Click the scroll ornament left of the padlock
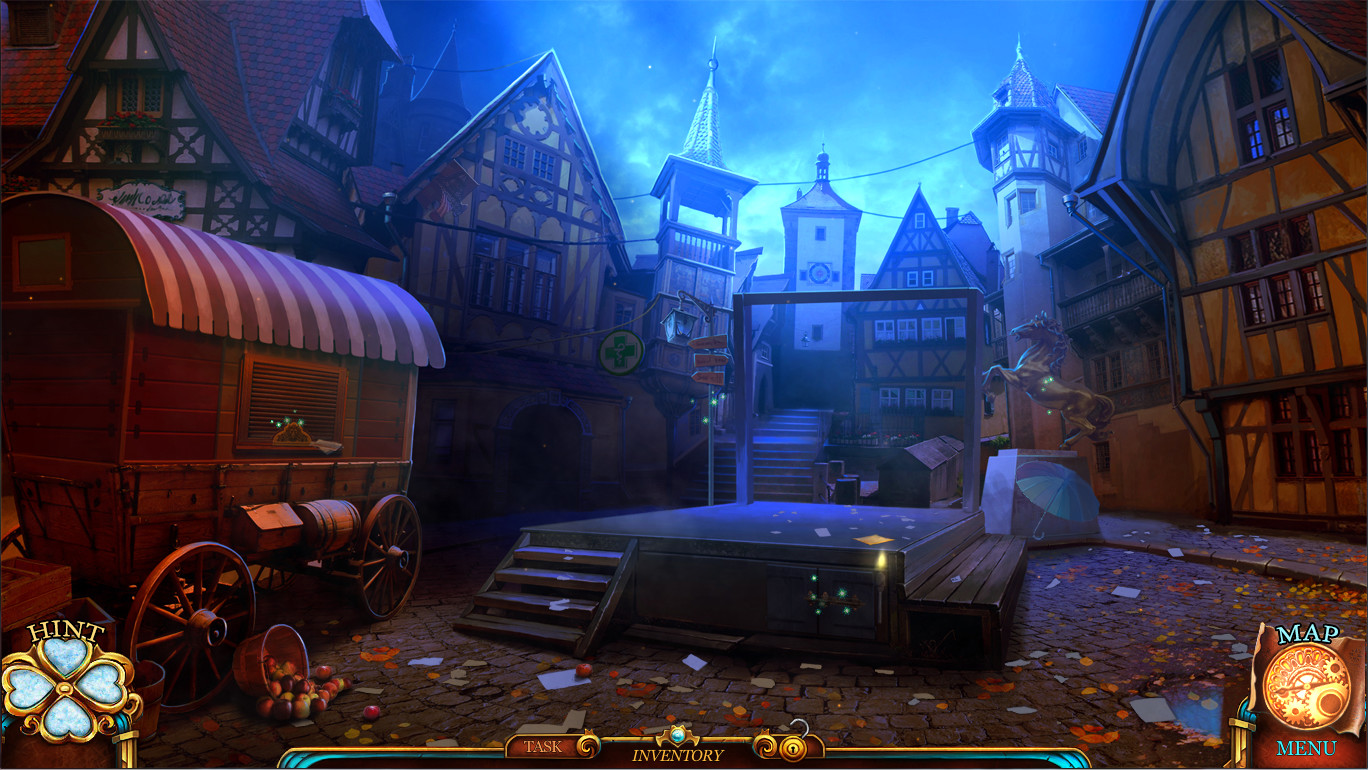Image resolution: width=1368 pixels, height=770 pixels. (764, 747)
